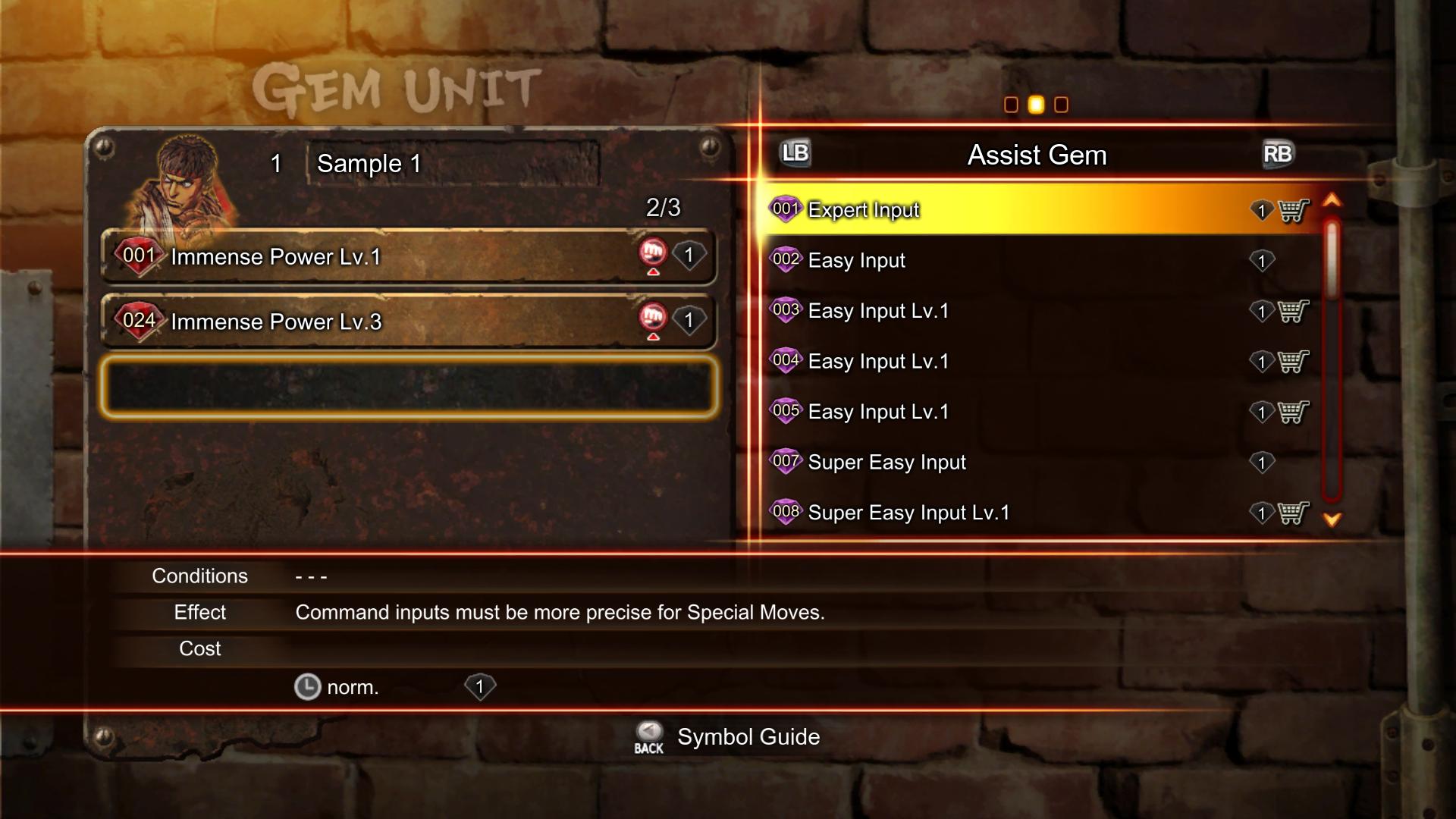Click the cart icon for Easy Input Lv.1 005
Screen dimensions: 1456x819
pyautogui.click(x=1291, y=412)
